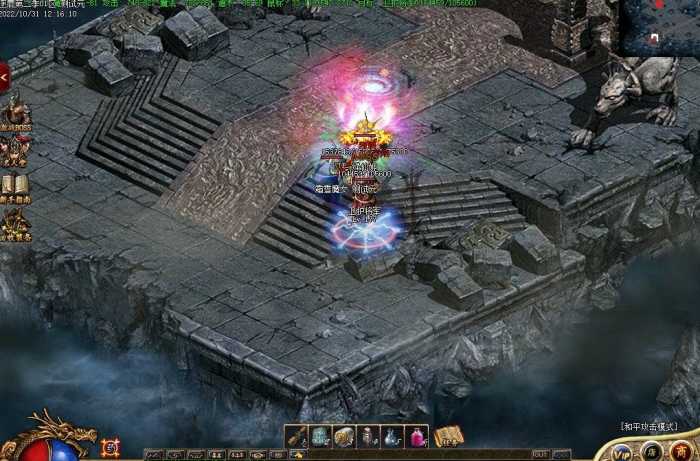Select the first hotbar slot with the wand item
Viewport: 700px width, 461px height.
pos(296,437)
